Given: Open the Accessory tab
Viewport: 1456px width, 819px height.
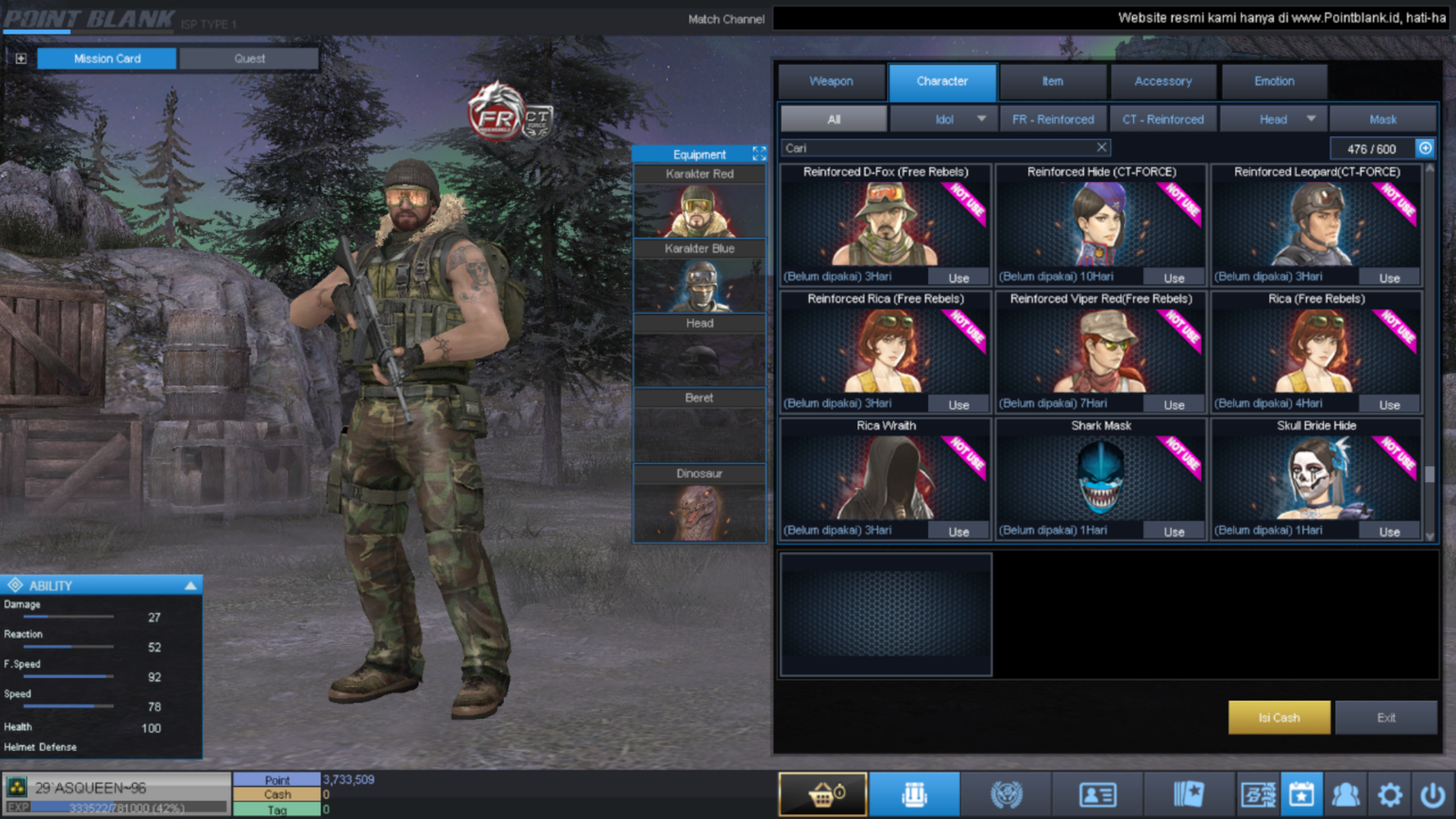Looking at the screenshot, I should point(1162,81).
